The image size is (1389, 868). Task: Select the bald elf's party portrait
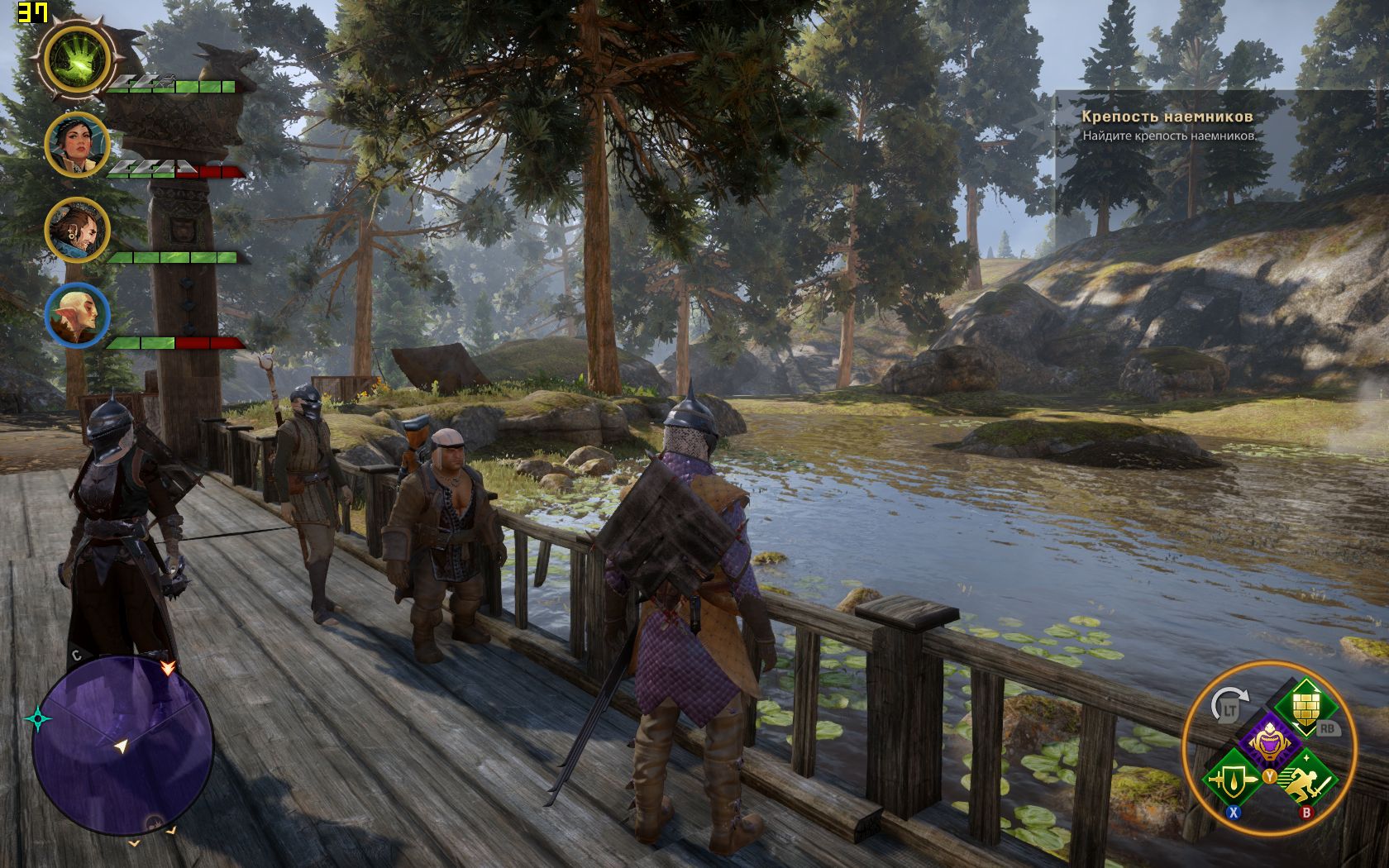point(76,315)
